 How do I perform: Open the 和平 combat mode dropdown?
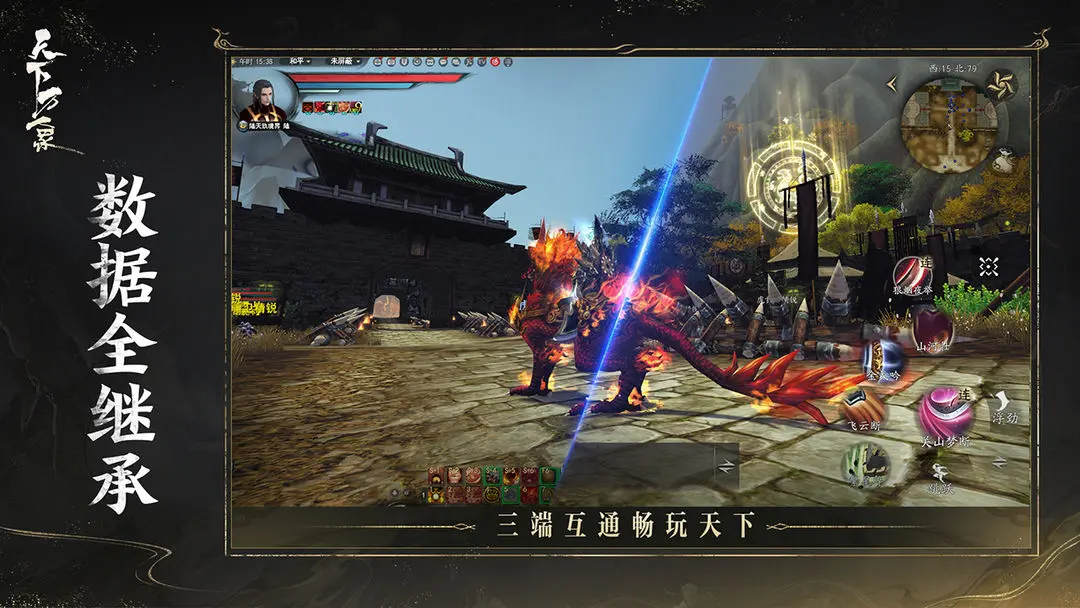pos(299,62)
